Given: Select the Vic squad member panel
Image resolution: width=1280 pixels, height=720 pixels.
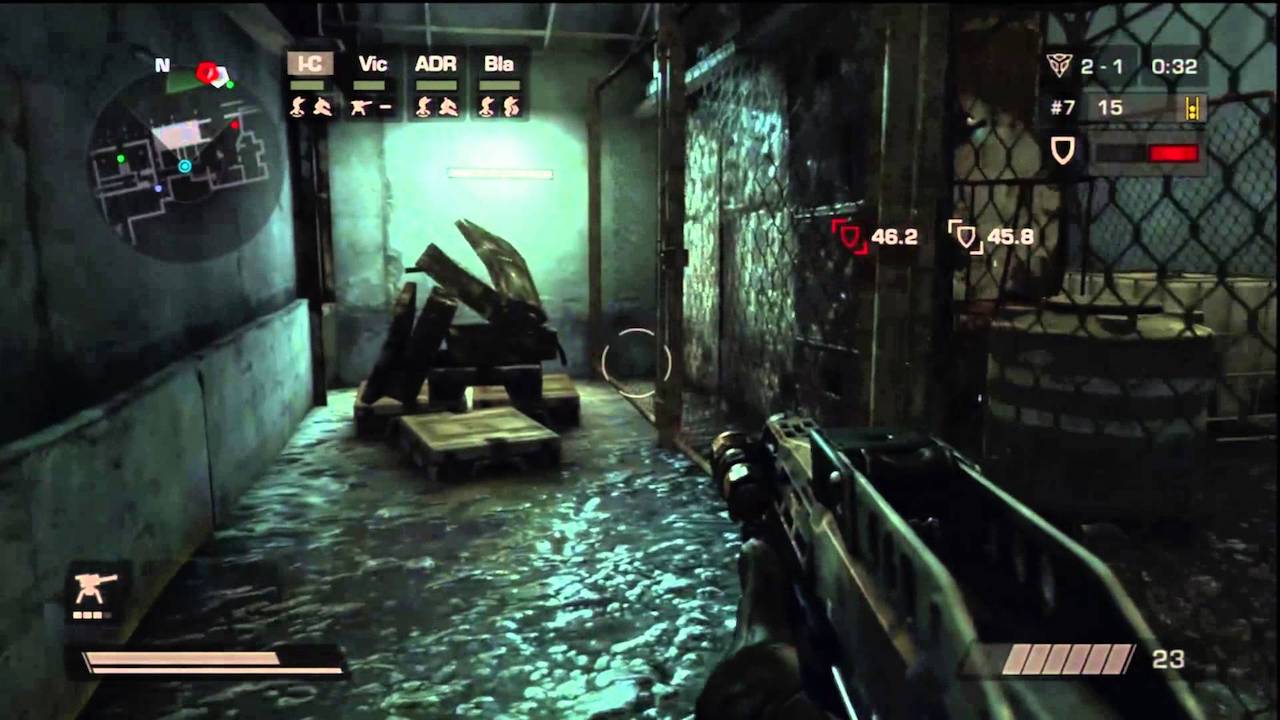Looking at the screenshot, I should (372, 84).
